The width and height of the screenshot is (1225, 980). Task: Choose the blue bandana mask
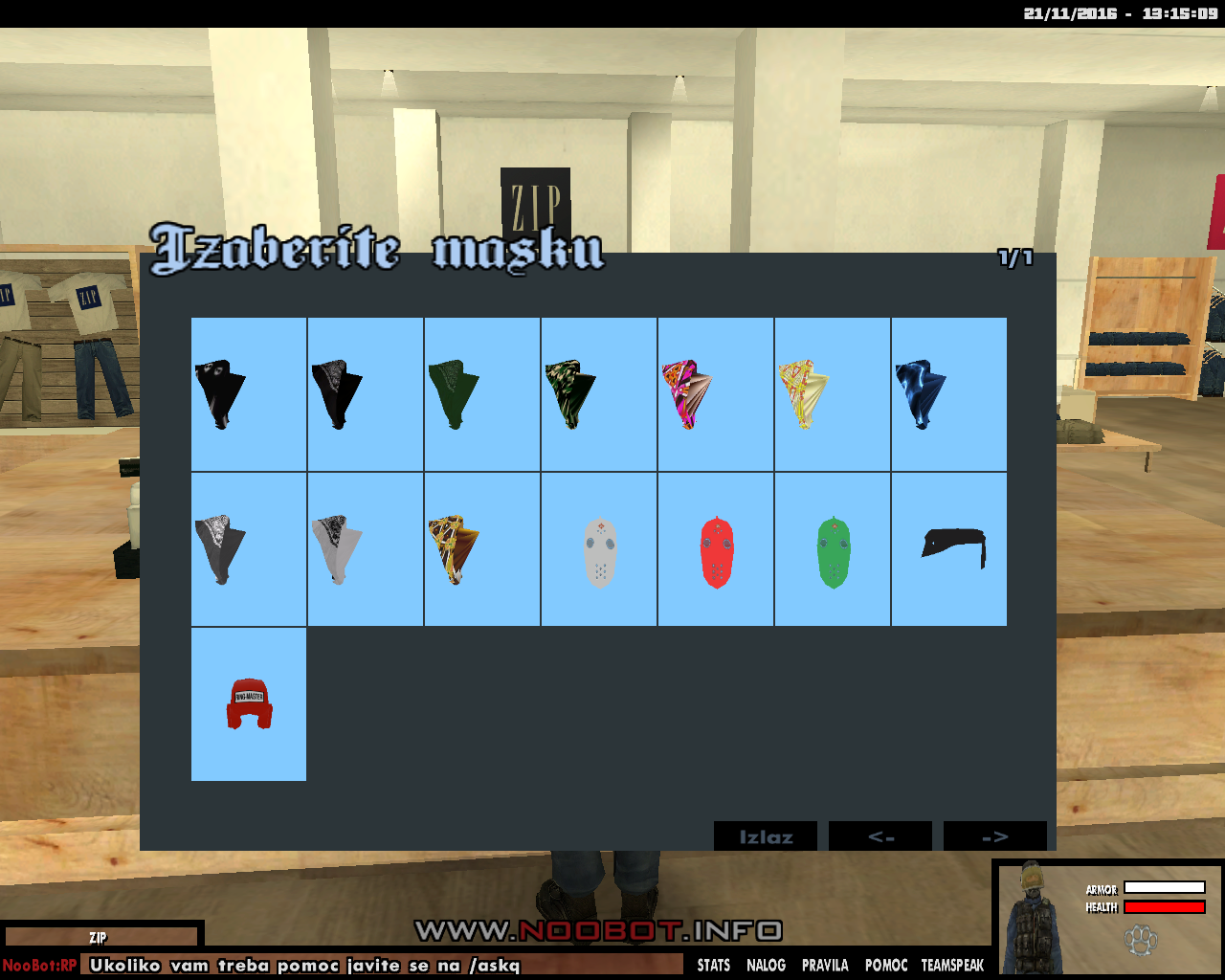pyautogui.click(x=949, y=394)
